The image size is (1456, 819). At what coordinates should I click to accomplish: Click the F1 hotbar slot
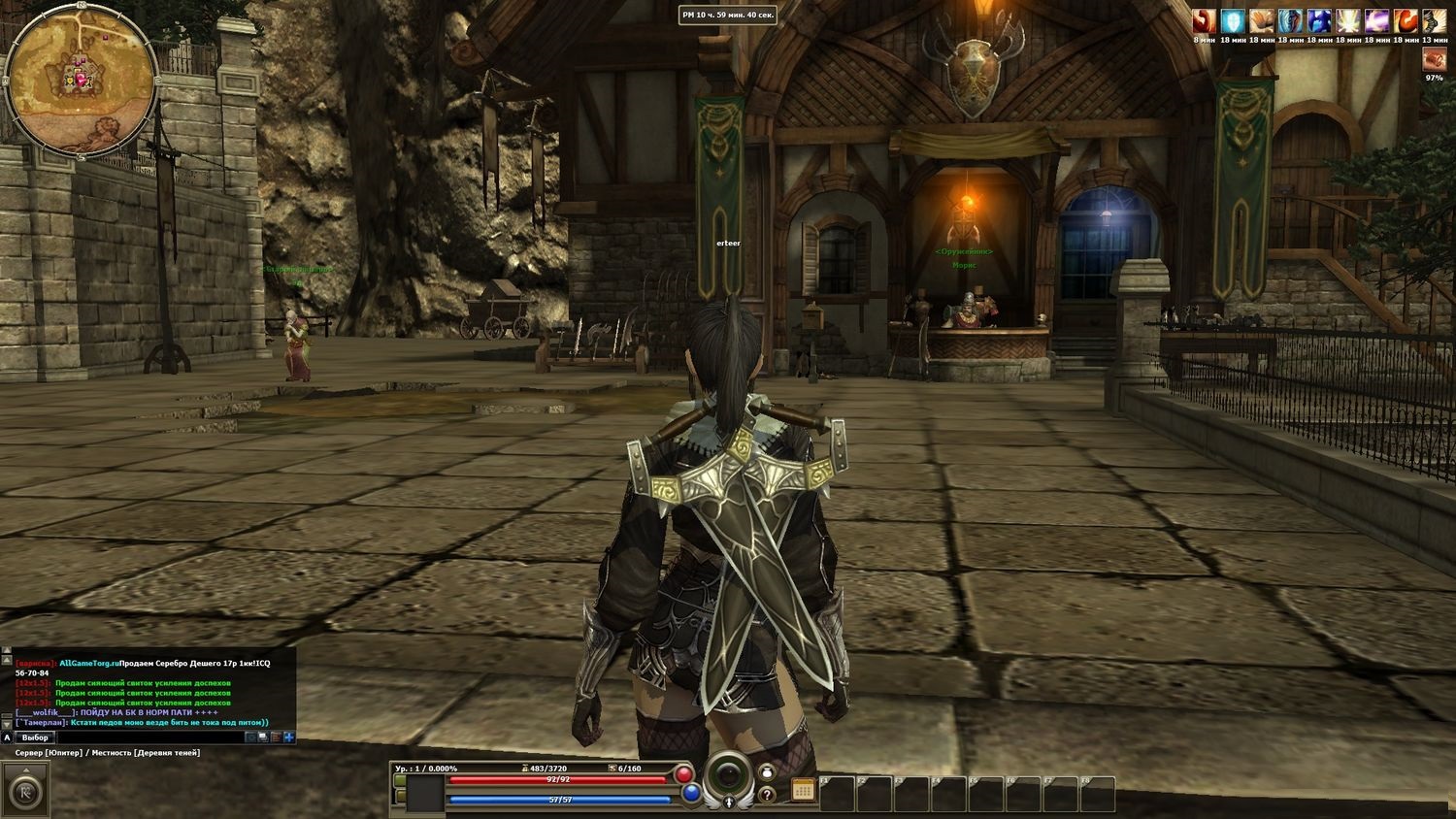pyautogui.click(x=837, y=794)
